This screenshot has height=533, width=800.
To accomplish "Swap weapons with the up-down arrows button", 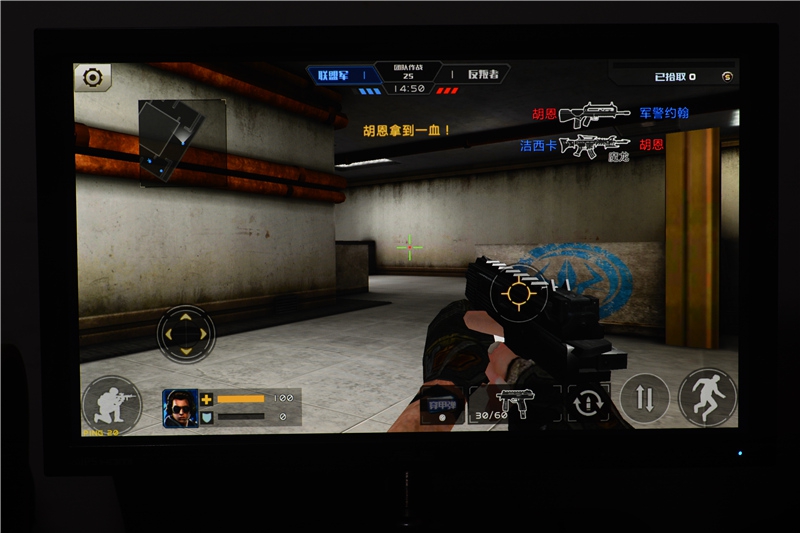I will (644, 398).
